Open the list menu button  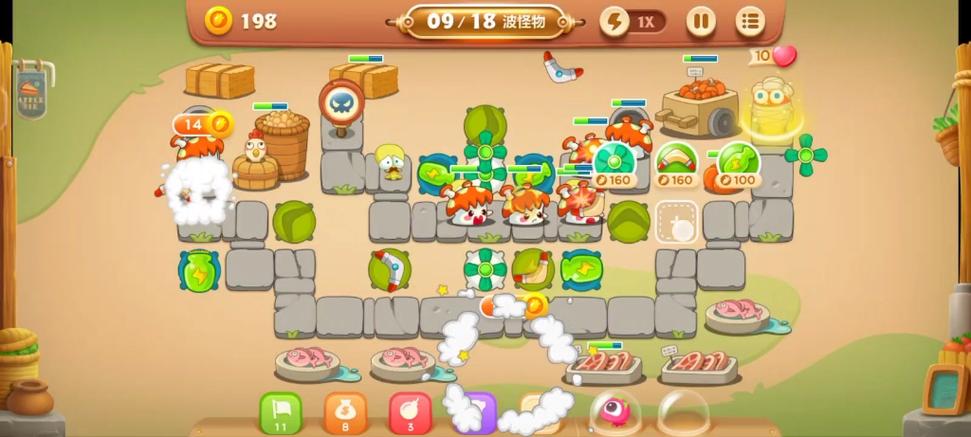pos(750,21)
